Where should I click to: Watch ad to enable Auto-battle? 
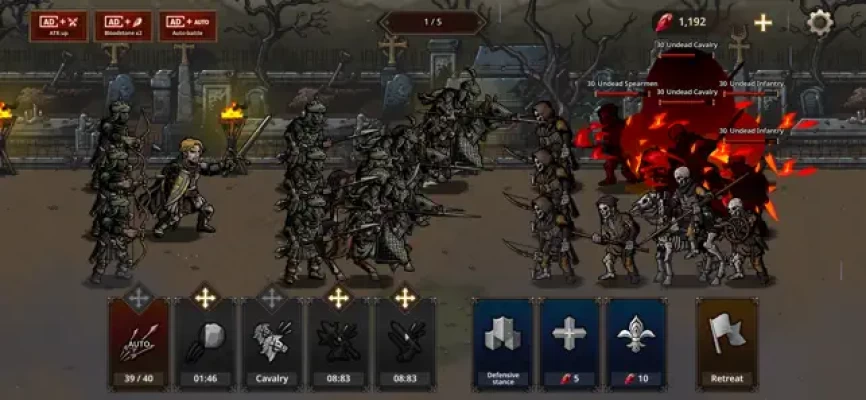click(x=188, y=24)
